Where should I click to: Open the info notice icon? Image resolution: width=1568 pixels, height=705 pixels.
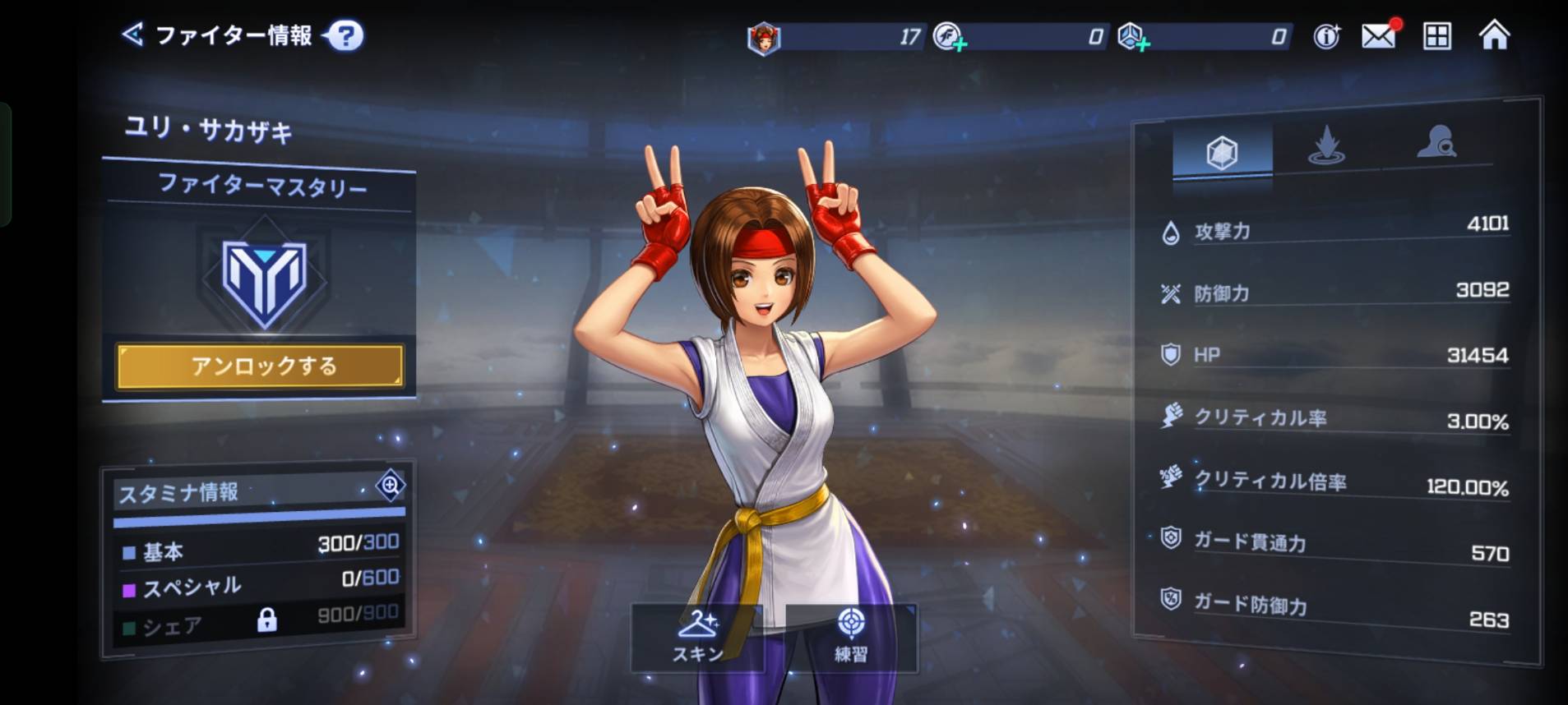1325,37
